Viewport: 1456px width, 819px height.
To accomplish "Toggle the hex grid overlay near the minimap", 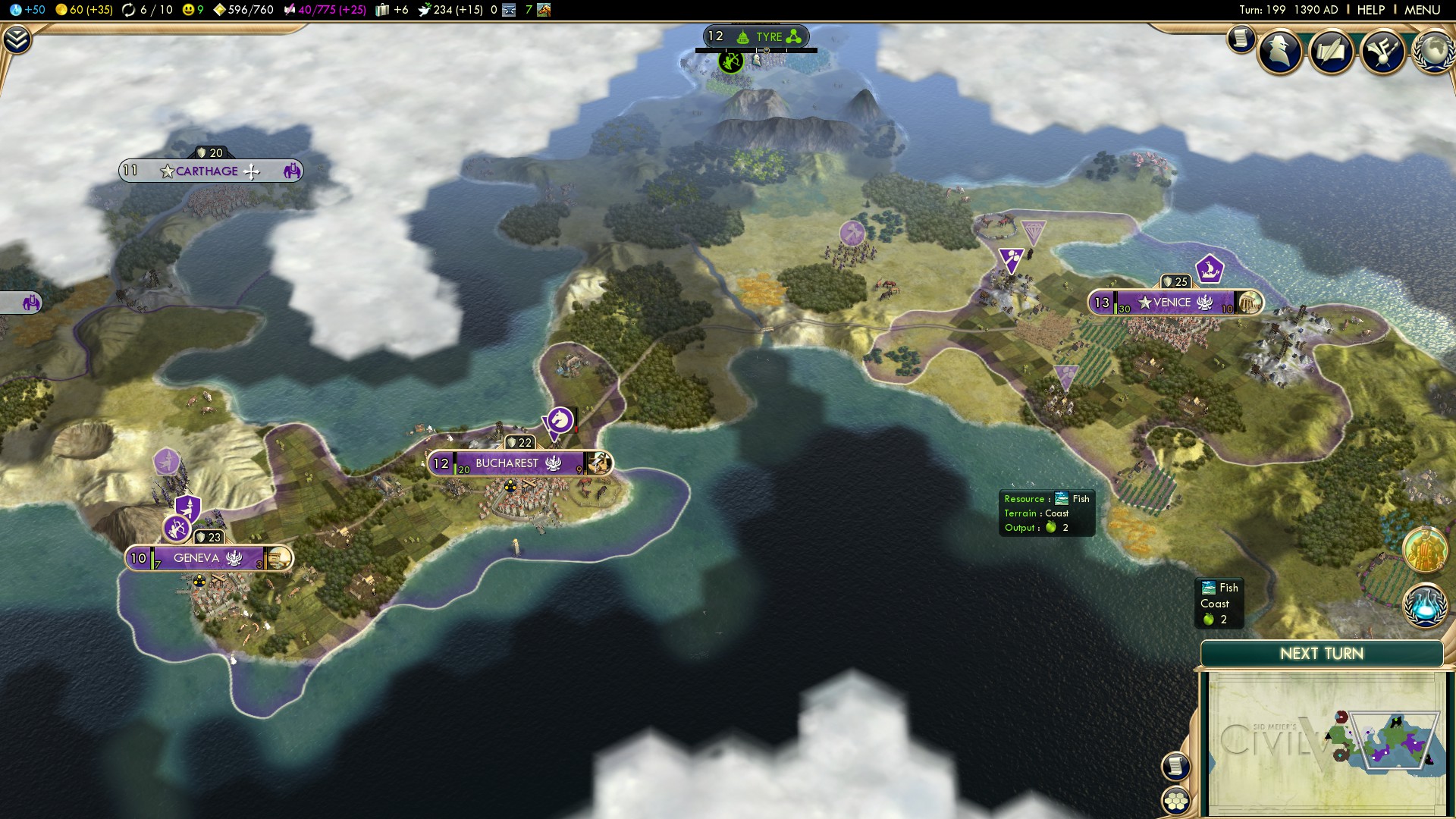I will (1176, 802).
